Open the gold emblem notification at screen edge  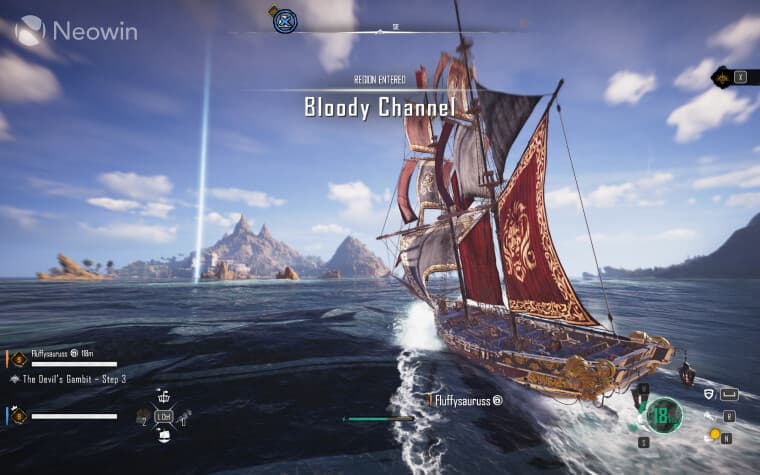coord(721,76)
